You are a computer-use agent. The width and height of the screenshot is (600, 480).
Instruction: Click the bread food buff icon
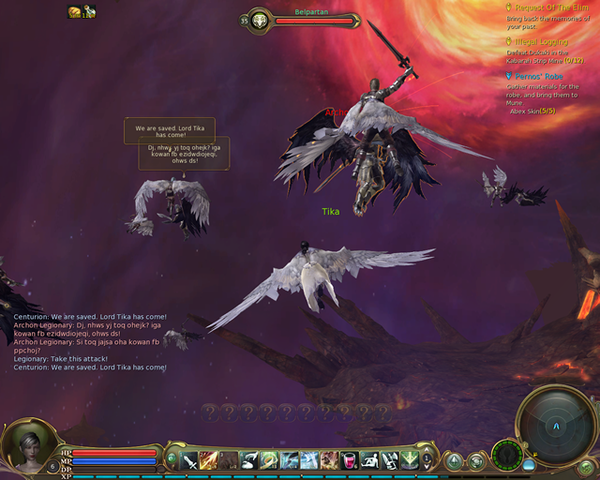[x=75, y=12]
